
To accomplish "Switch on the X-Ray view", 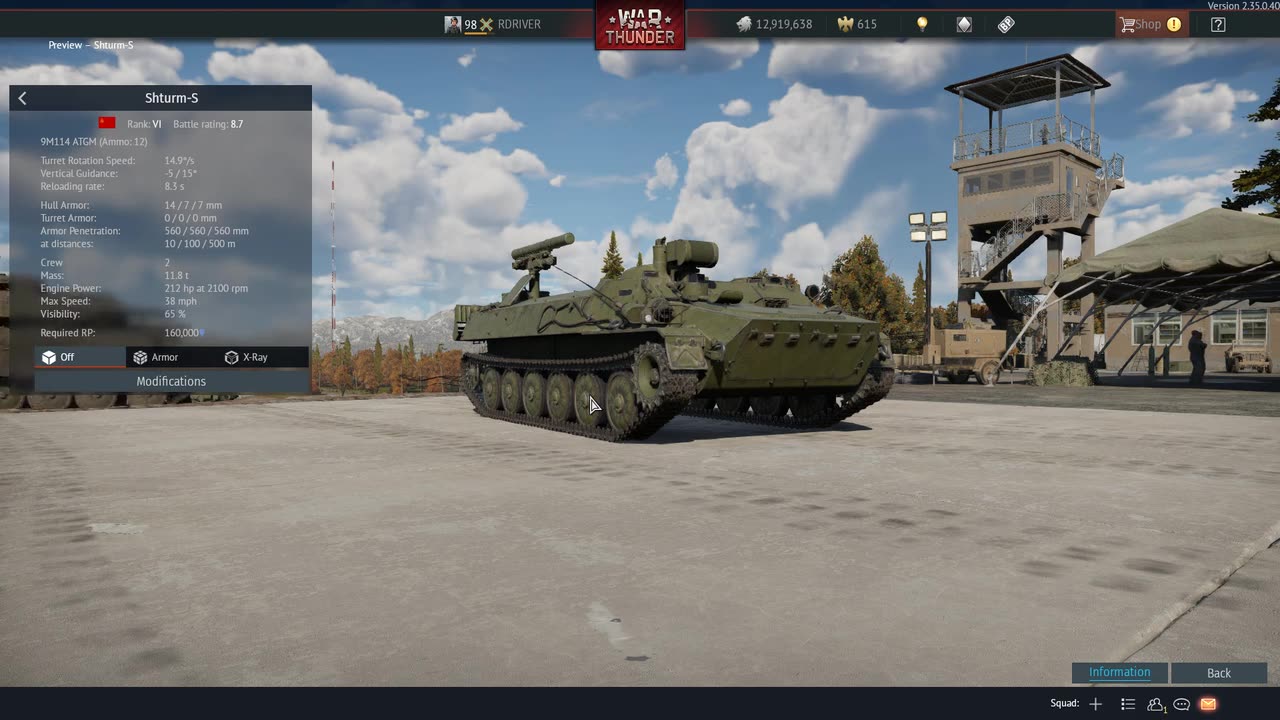I will point(248,357).
